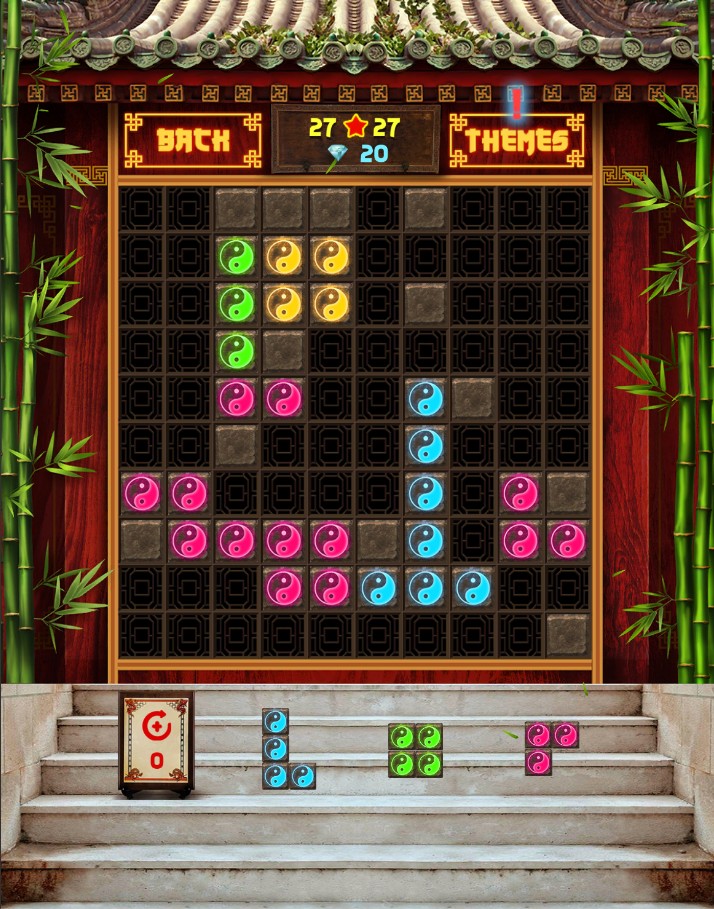Pick the green square block piece

coord(415,750)
